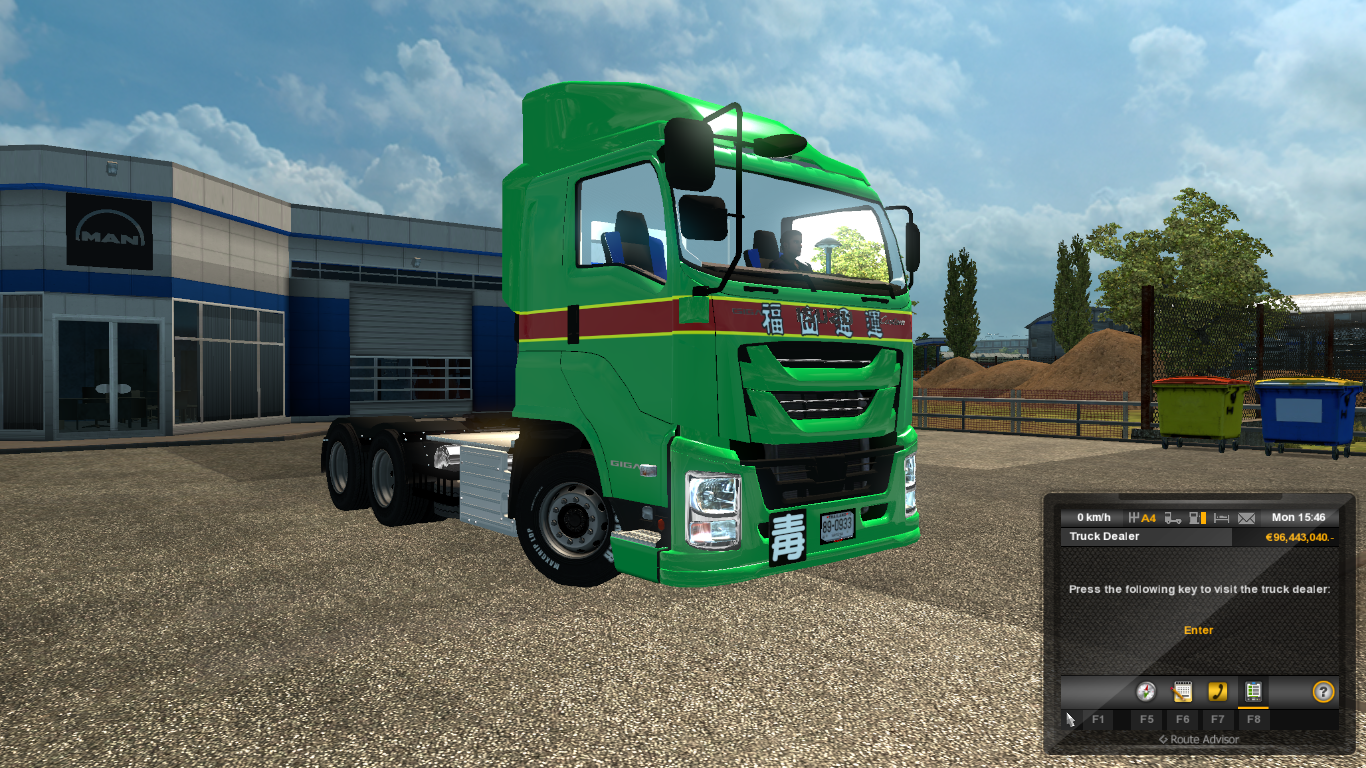Click the money balance display
The image size is (1366, 768).
click(x=1301, y=538)
